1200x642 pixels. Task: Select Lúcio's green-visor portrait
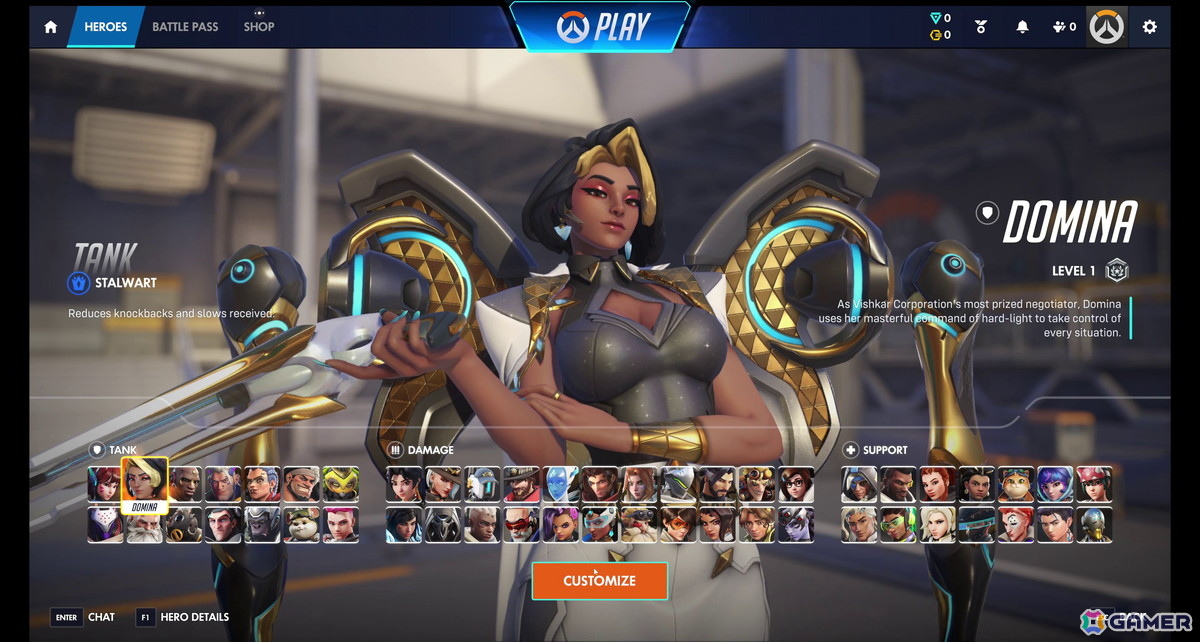pos(899,524)
